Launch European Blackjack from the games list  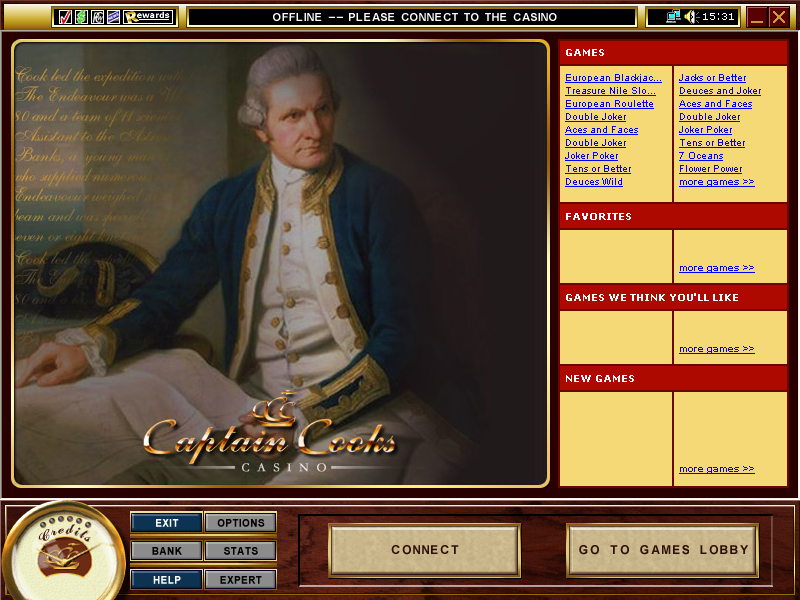pyautogui.click(x=613, y=78)
